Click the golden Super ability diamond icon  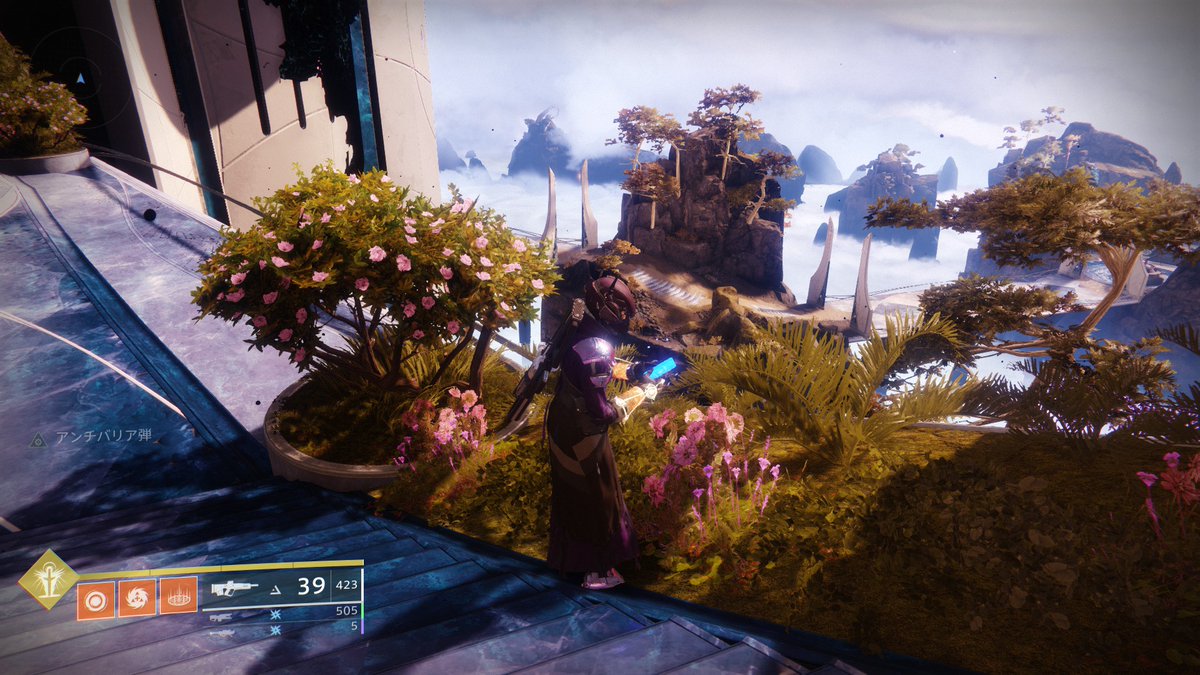(48, 579)
